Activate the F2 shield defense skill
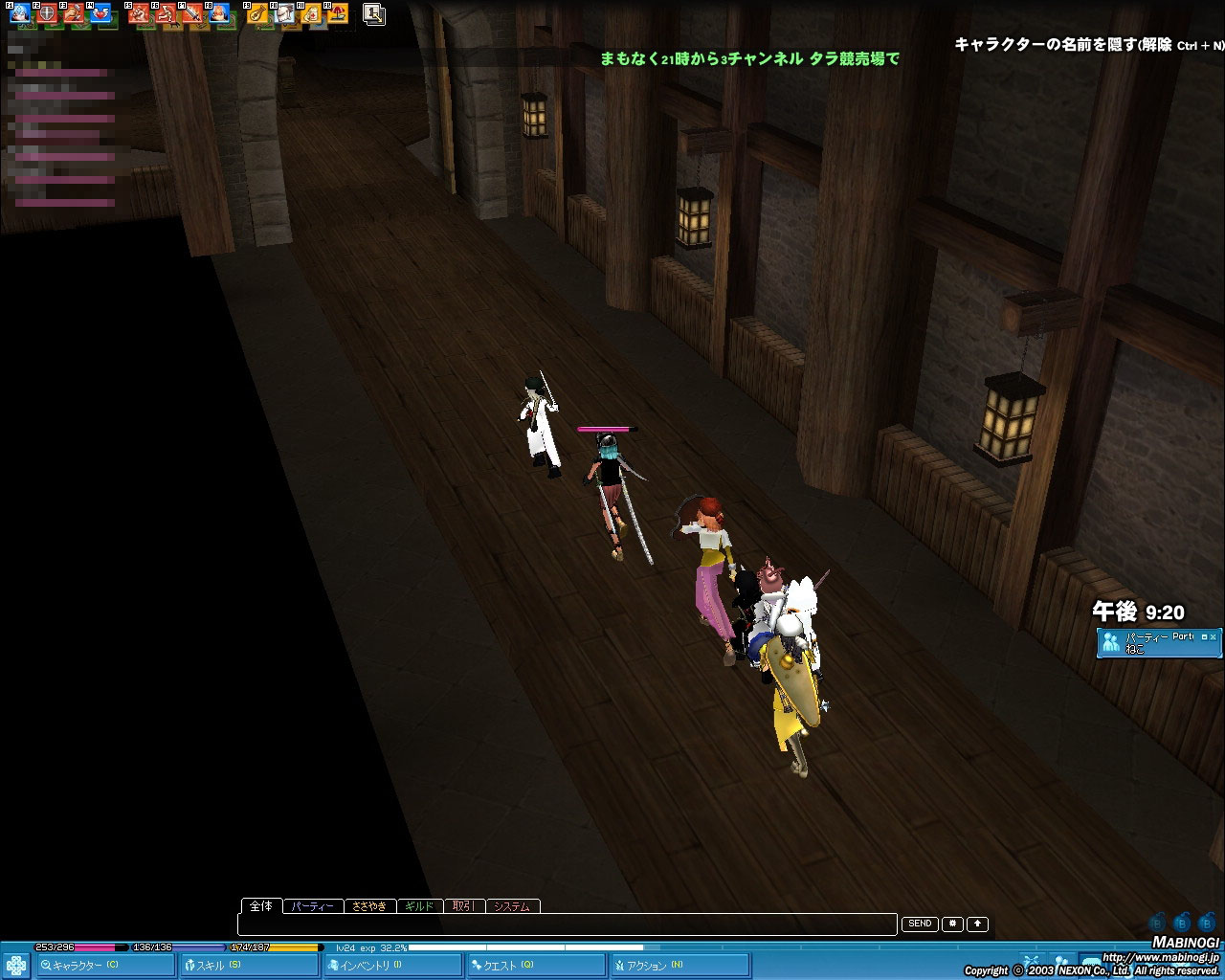Image resolution: width=1225 pixels, height=980 pixels. click(x=47, y=13)
